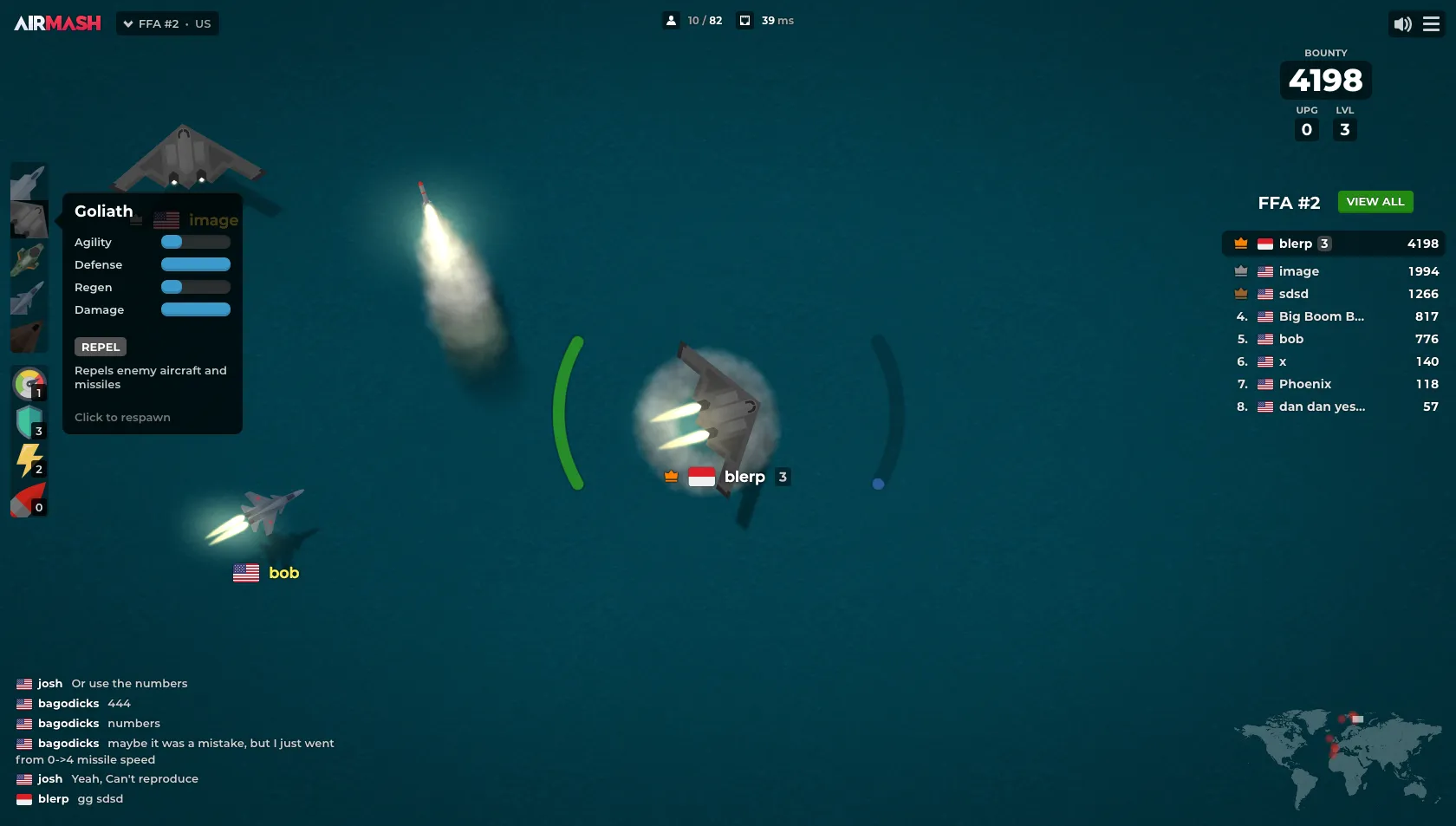Apply the red missile upgrade
This screenshot has height=826, width=1456.
pyautogui.click(x=29, y=500)
